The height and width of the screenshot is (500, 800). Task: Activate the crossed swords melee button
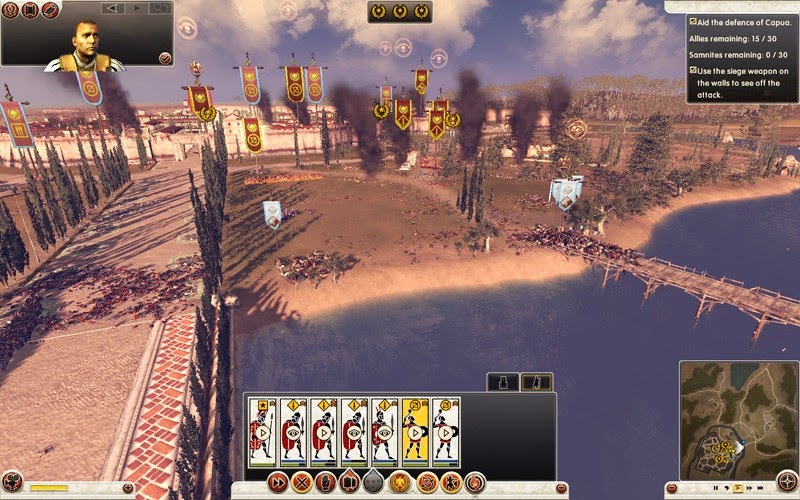tap(301, 482)
